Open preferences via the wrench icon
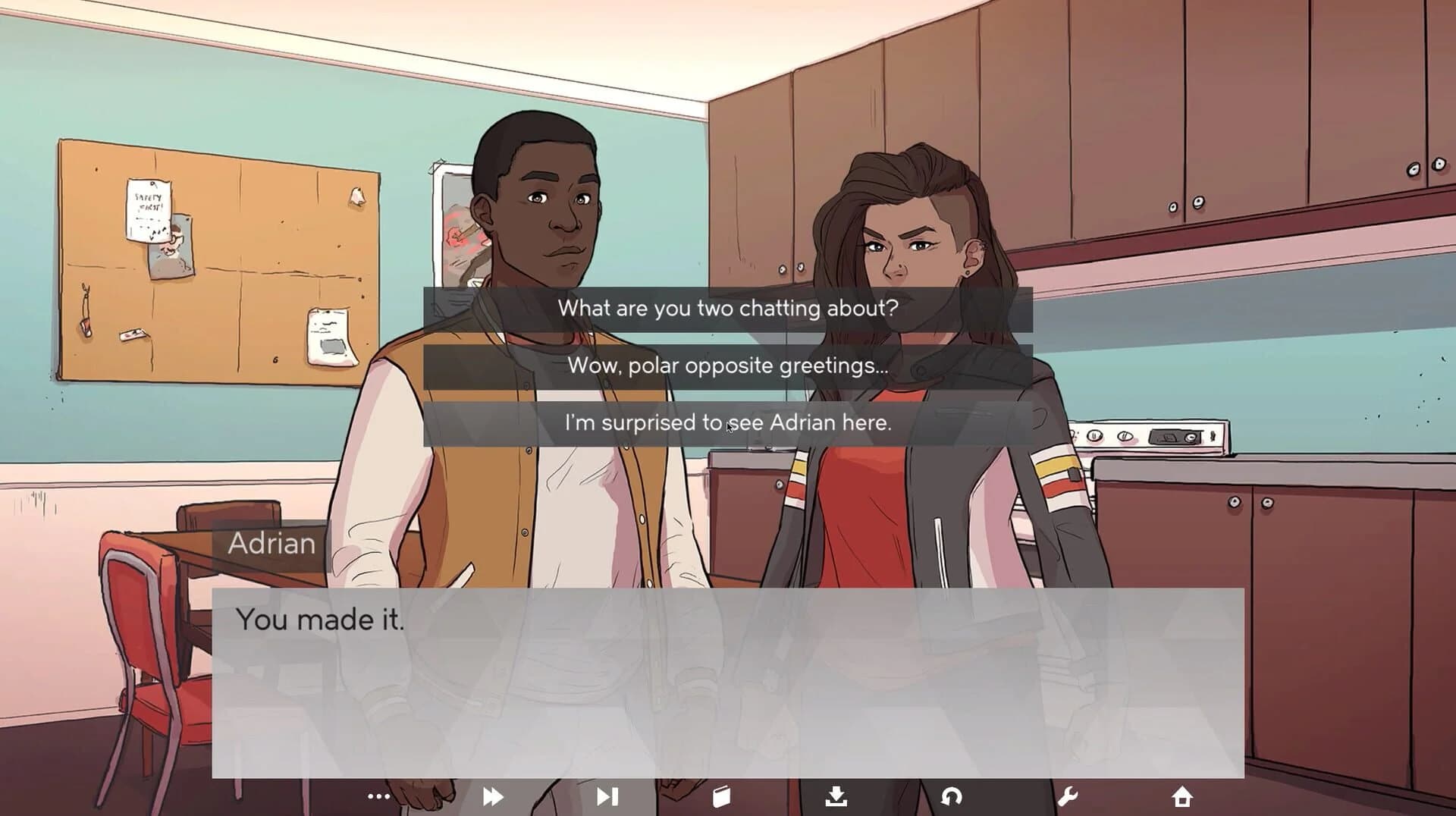The width and height of the screenshot is (1456, 816). pyautogui.click(x=1067, y=796)
